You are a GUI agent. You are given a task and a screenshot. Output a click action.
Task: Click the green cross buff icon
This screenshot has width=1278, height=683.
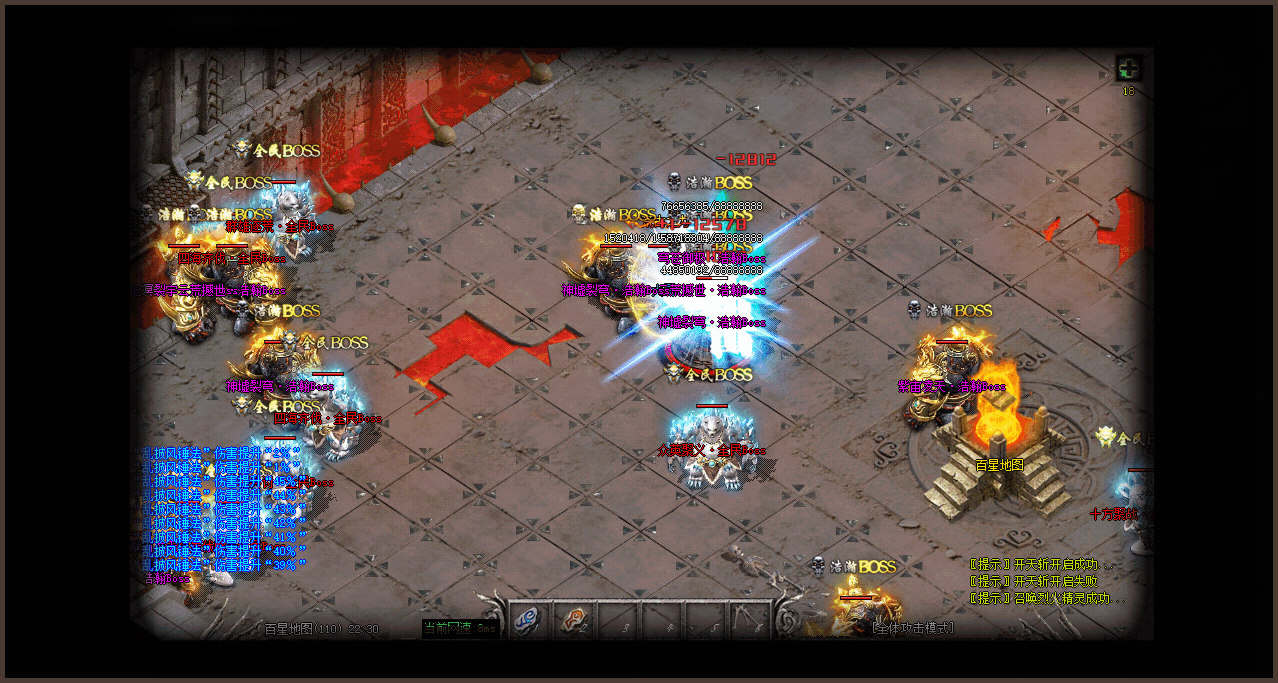[1129, 69]
